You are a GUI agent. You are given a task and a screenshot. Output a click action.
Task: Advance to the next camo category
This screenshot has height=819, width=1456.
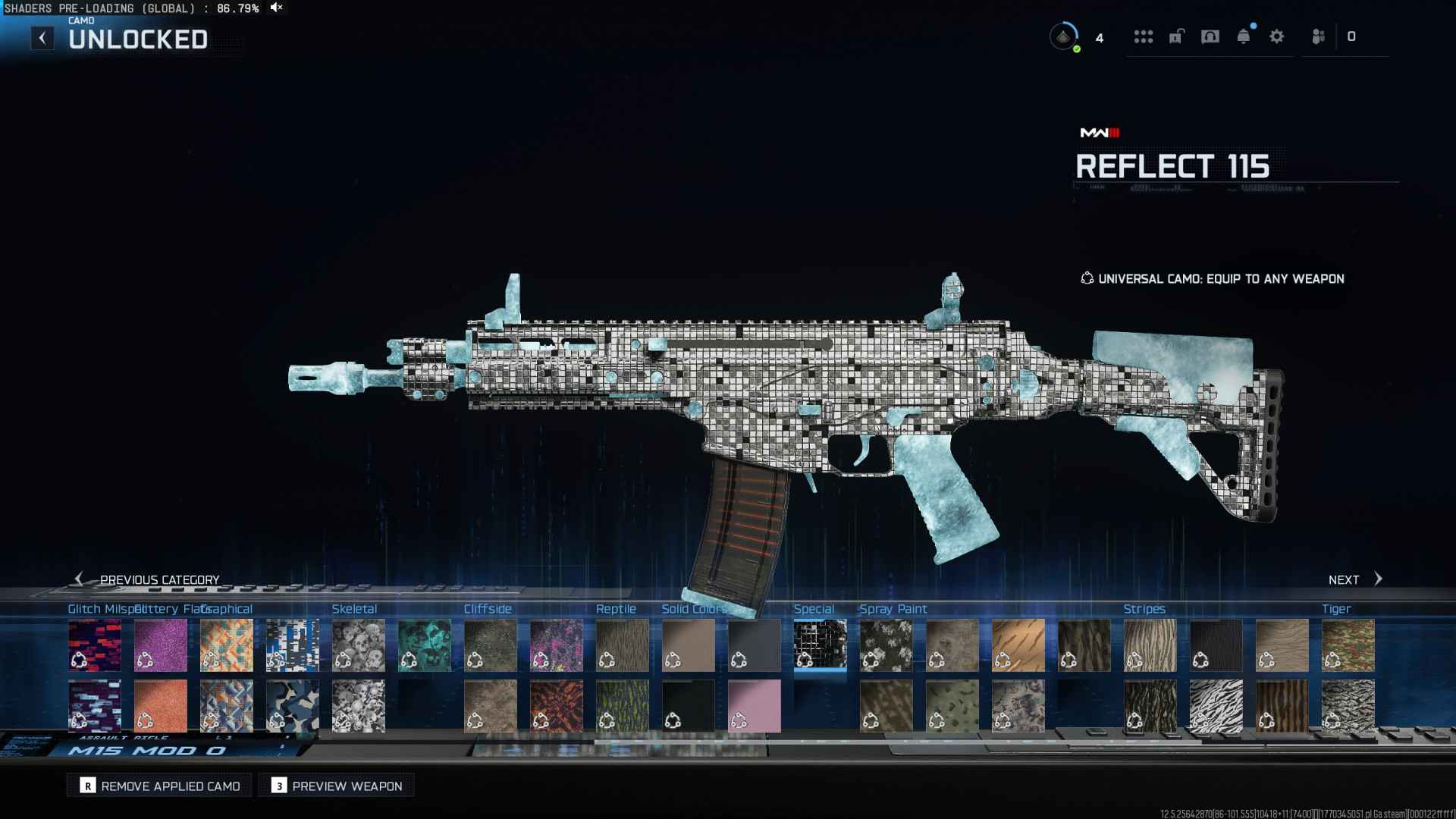click(x=1356, y=579)
